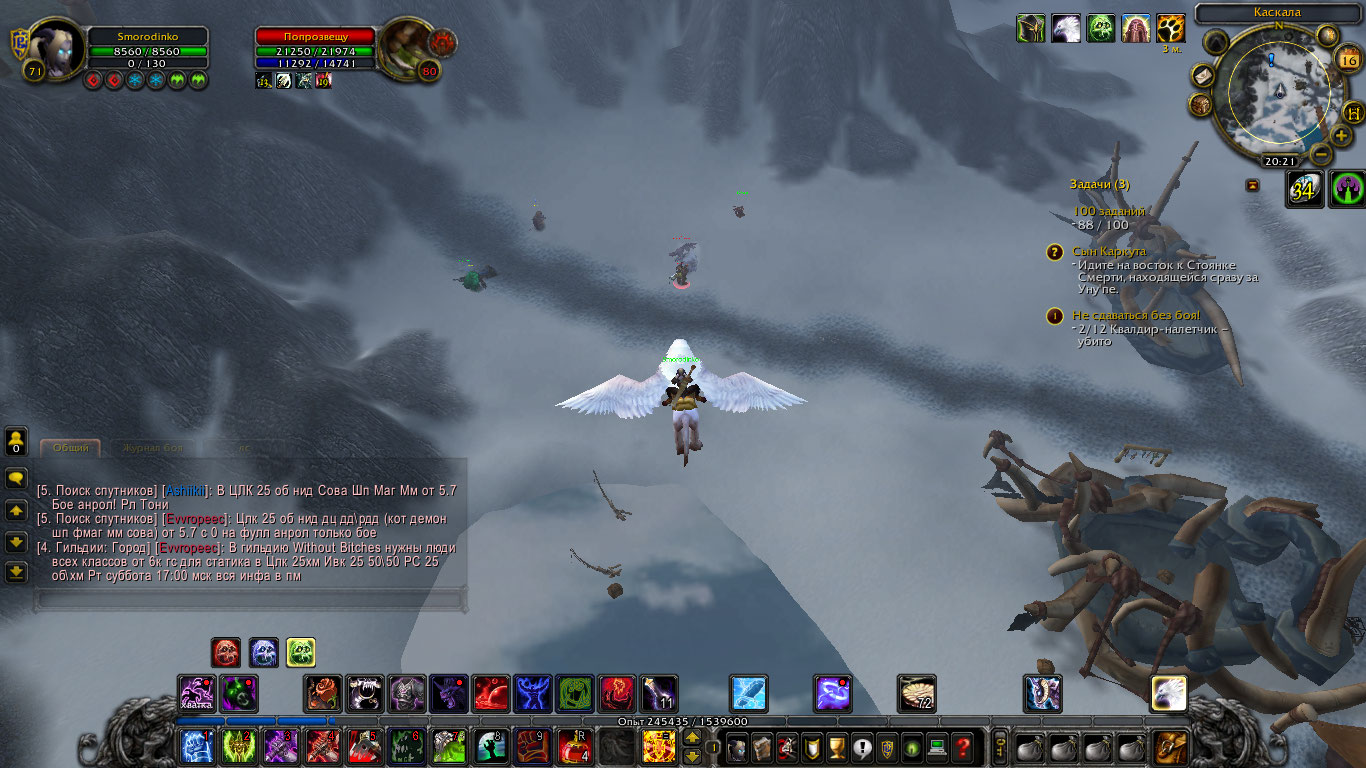Click the paw print buff icon

1170,28
